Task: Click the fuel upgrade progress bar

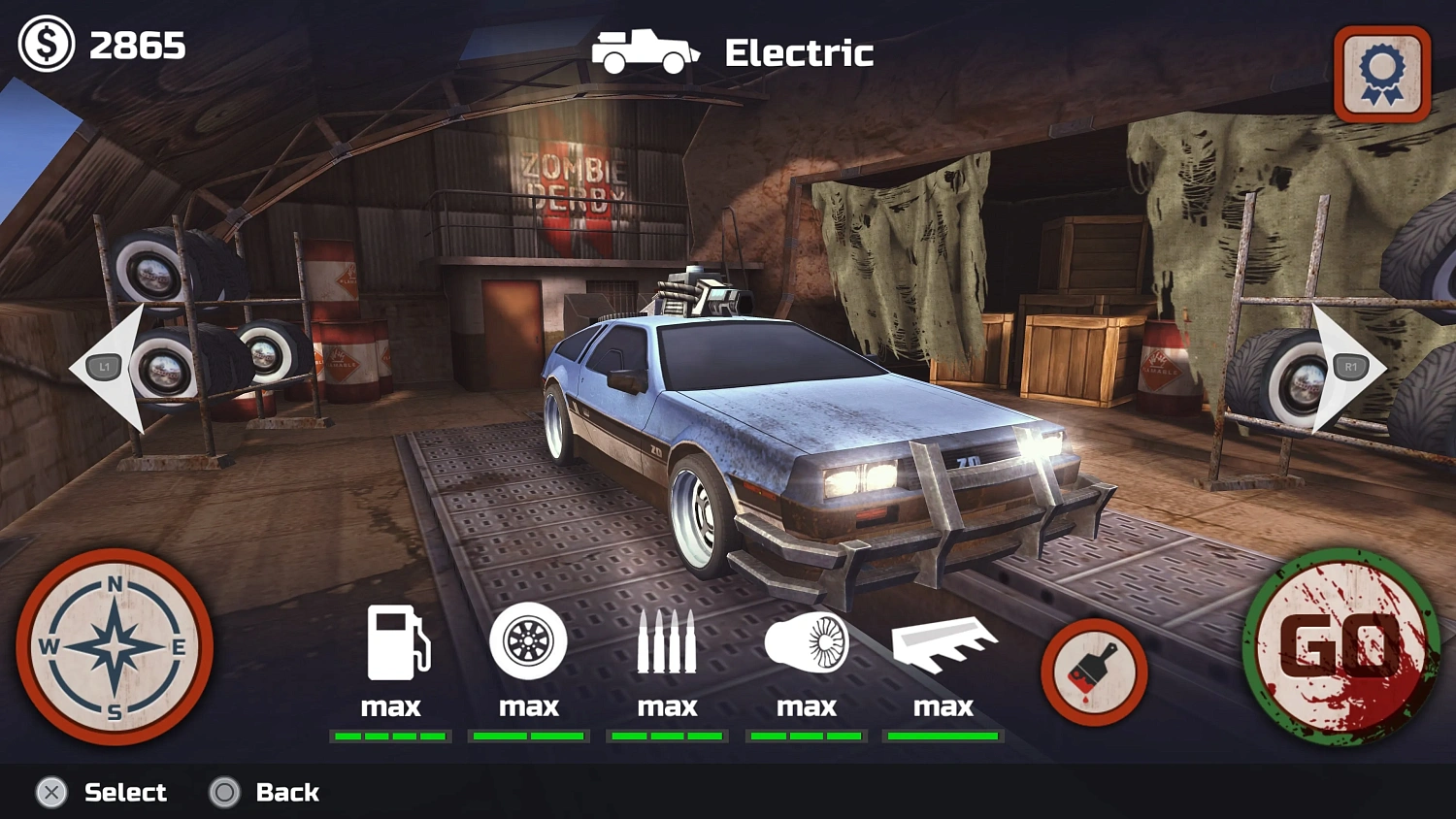Action: pyautogui.click(x=391, y=735)
